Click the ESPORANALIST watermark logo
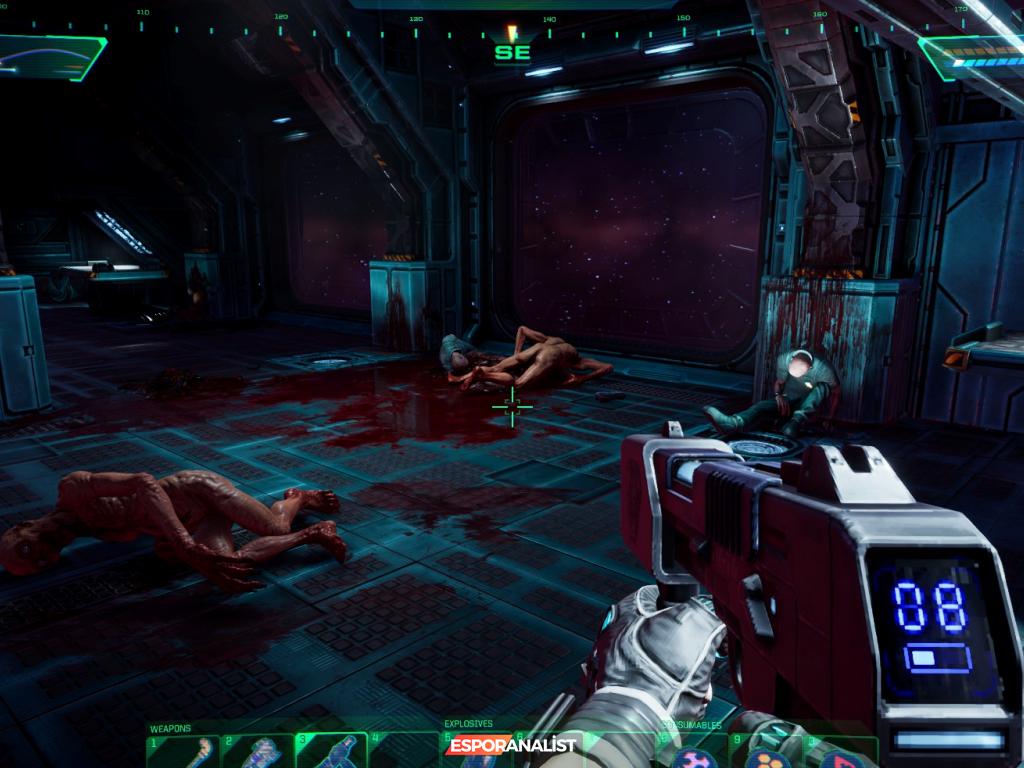1024x768 pixels. 513,745
